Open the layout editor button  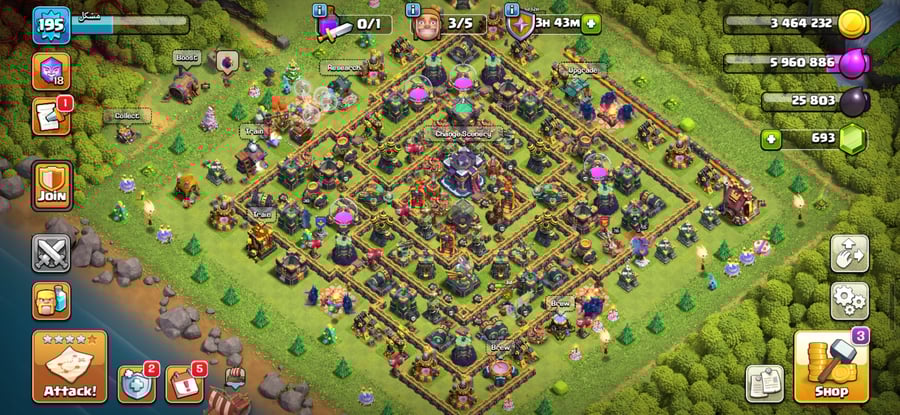click(849, 253)
